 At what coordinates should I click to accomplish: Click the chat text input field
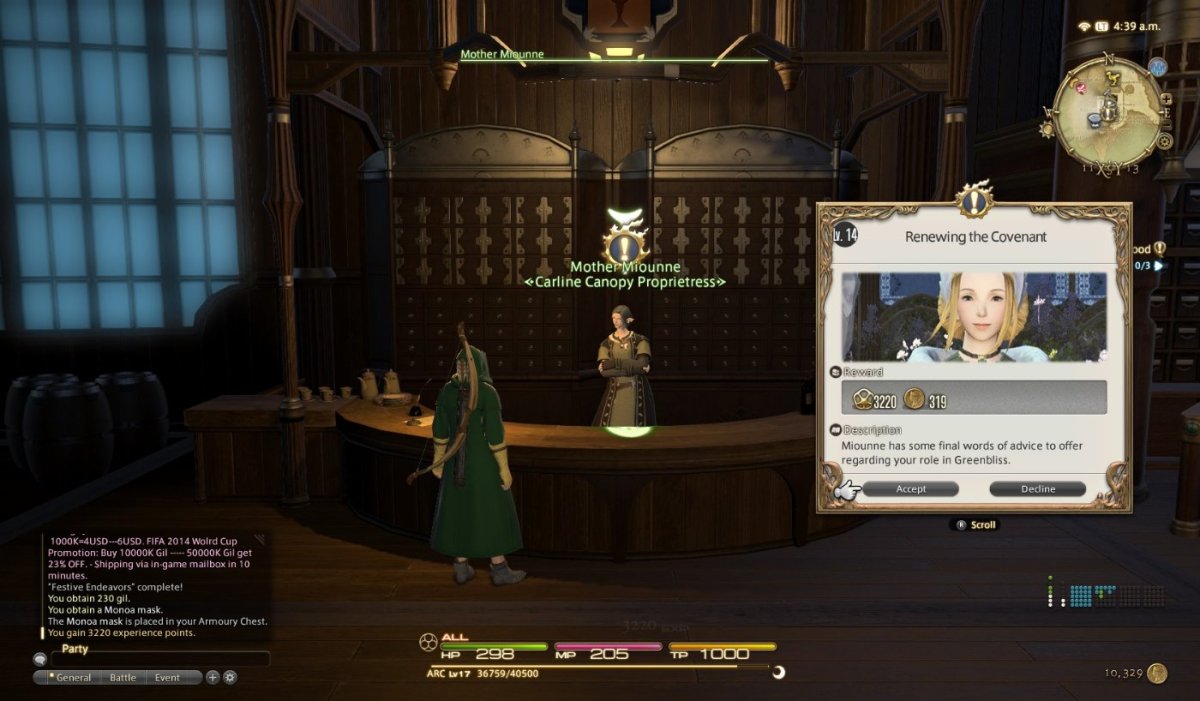(160, 659)
